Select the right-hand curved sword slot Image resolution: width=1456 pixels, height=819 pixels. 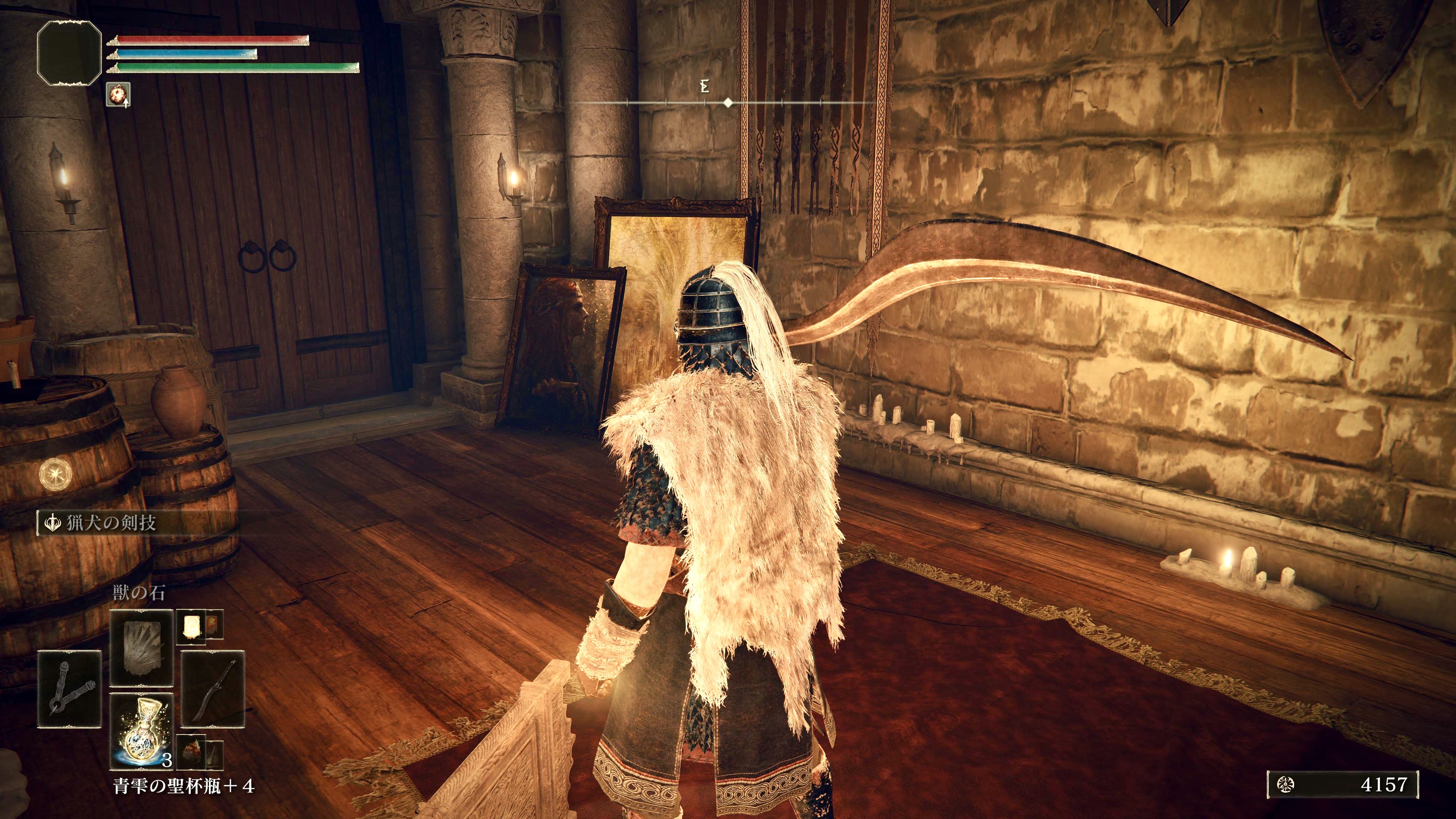tap(213, 689)
